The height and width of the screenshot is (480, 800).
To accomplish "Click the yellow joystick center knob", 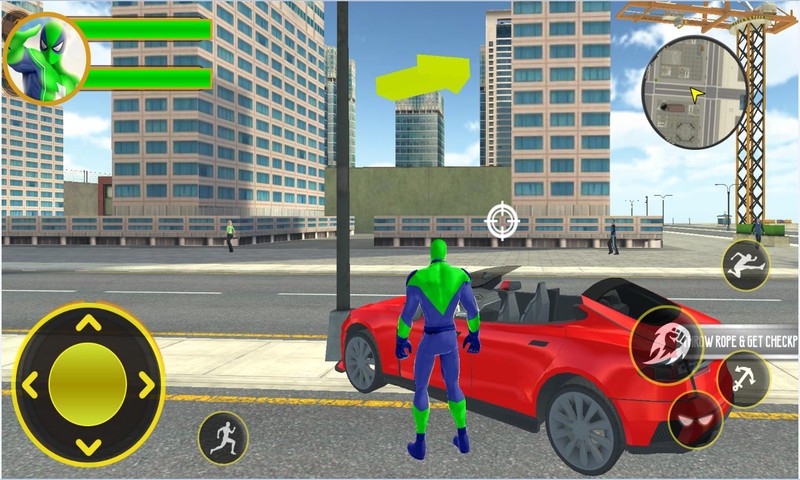I will point(88,385).
